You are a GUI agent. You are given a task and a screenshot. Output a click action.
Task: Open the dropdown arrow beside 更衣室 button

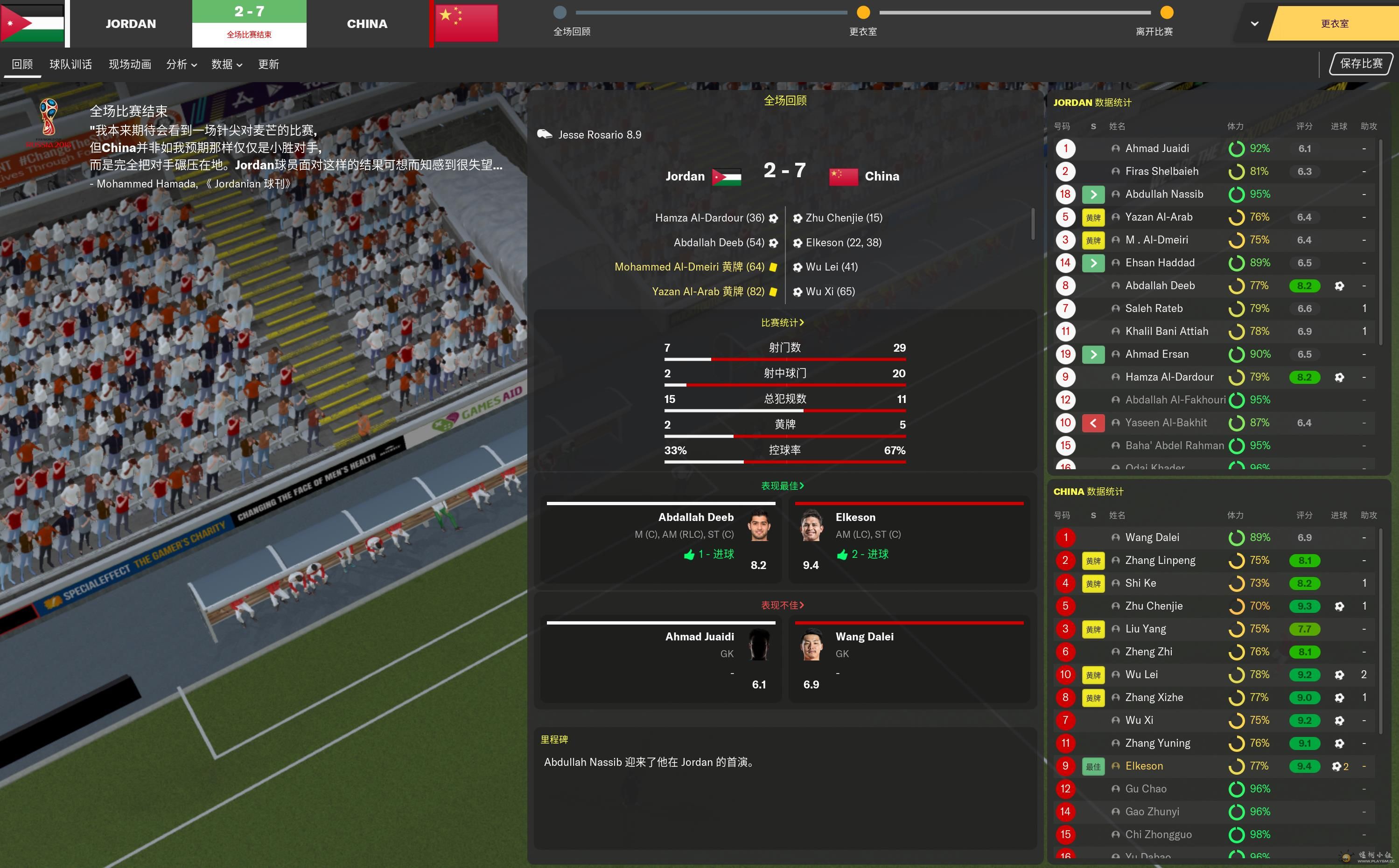[1254, 23]
